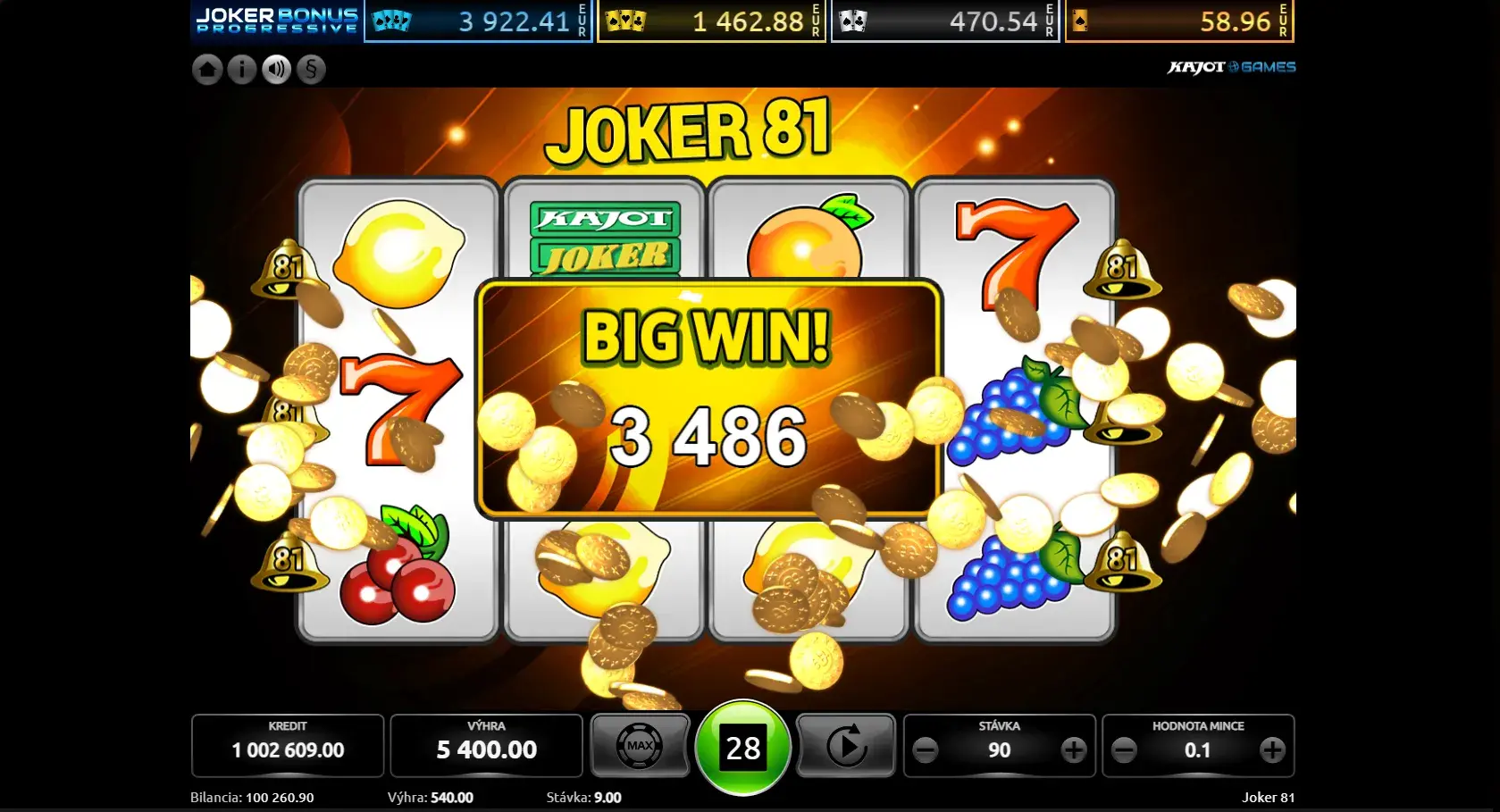Dismiss the Big Win popup banner
The height and width of the screenshot is (812, 1500).
point(708,398)
